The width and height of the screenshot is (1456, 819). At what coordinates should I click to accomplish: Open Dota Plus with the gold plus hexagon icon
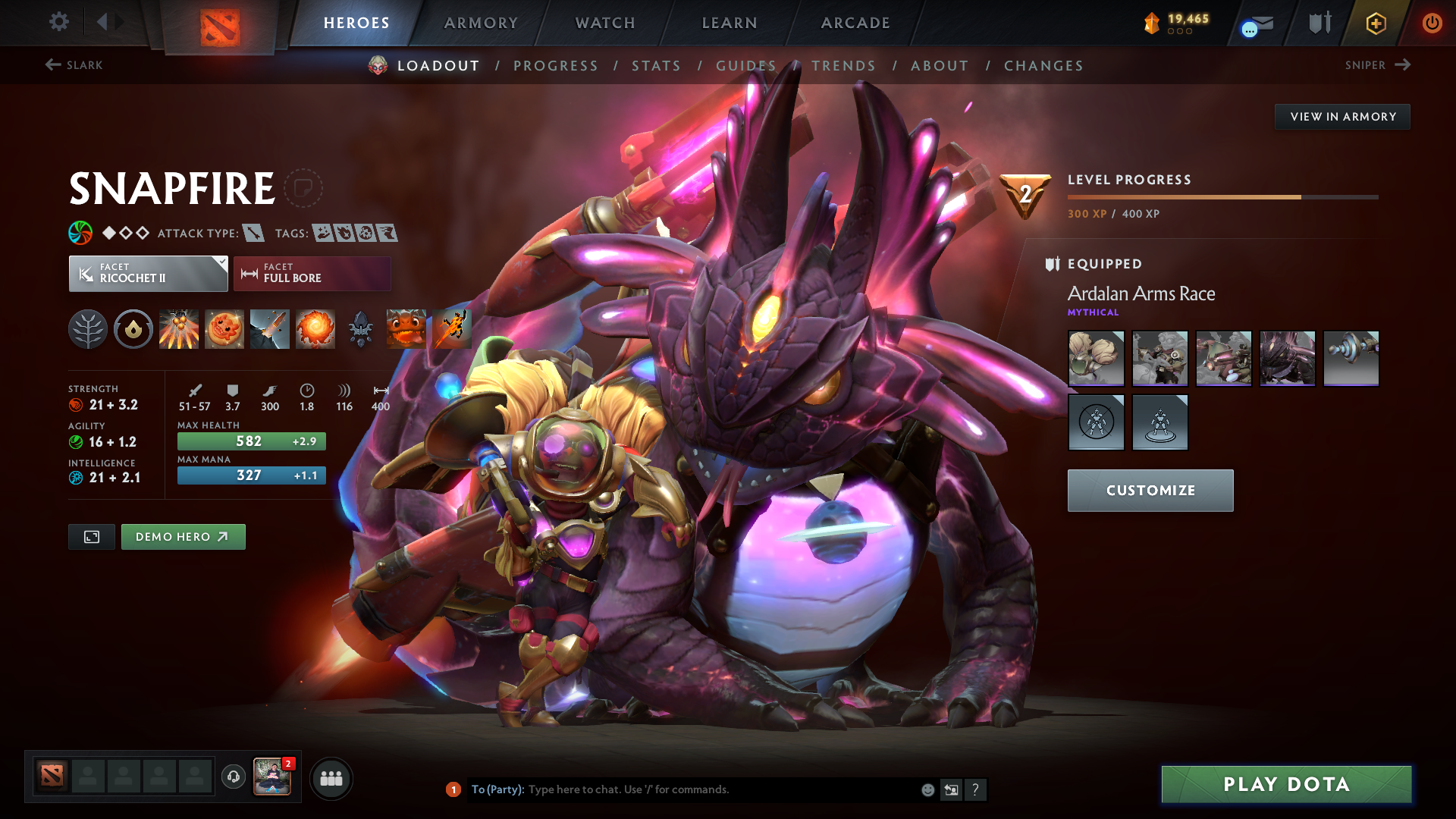pyautogui.click(x=1376, y=23)
